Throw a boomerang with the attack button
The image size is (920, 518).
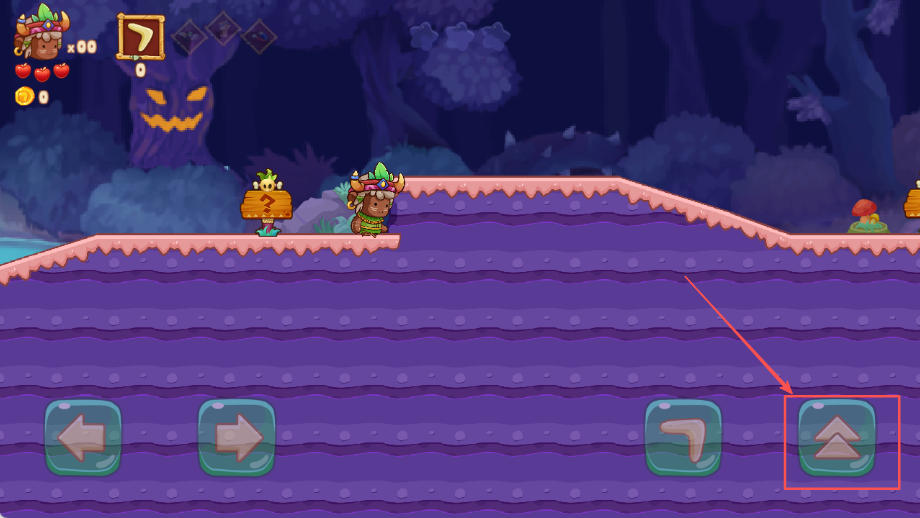[x=683, y=437]
